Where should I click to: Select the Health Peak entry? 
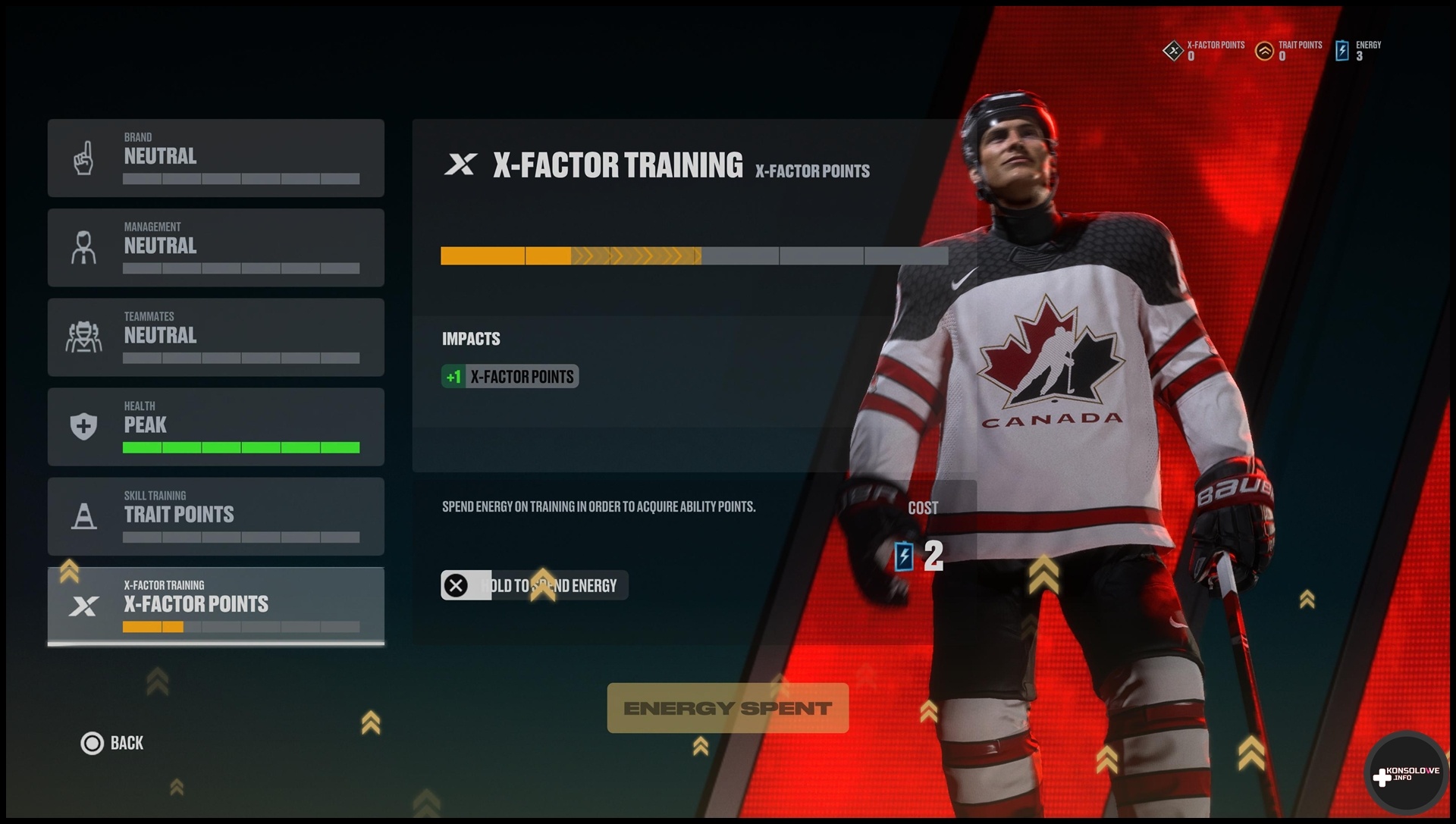coord(215,426)
